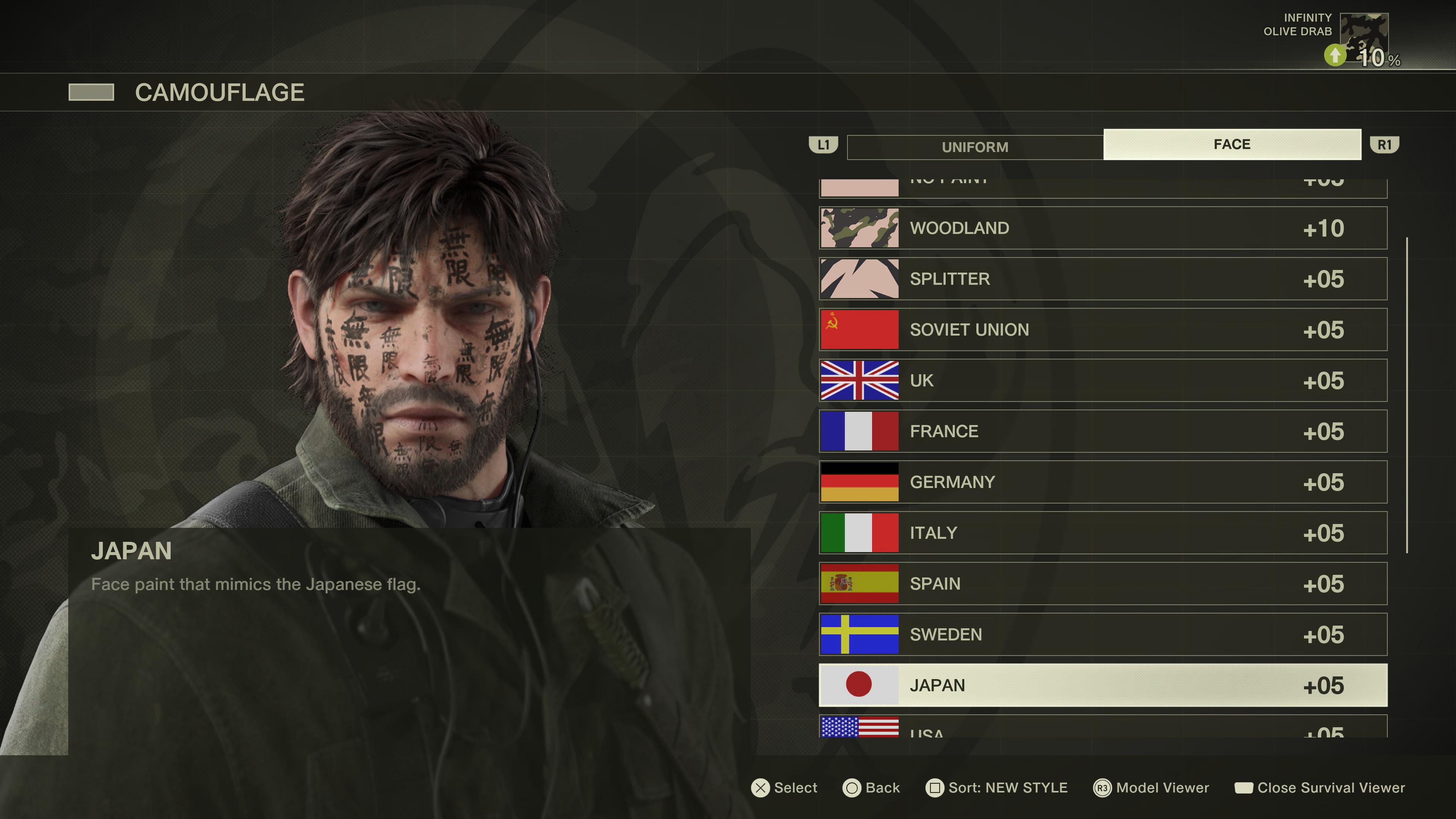Select the GERMANY face paint entry
Screen dimensions: 1456x819
click(x=1102, y=482)
